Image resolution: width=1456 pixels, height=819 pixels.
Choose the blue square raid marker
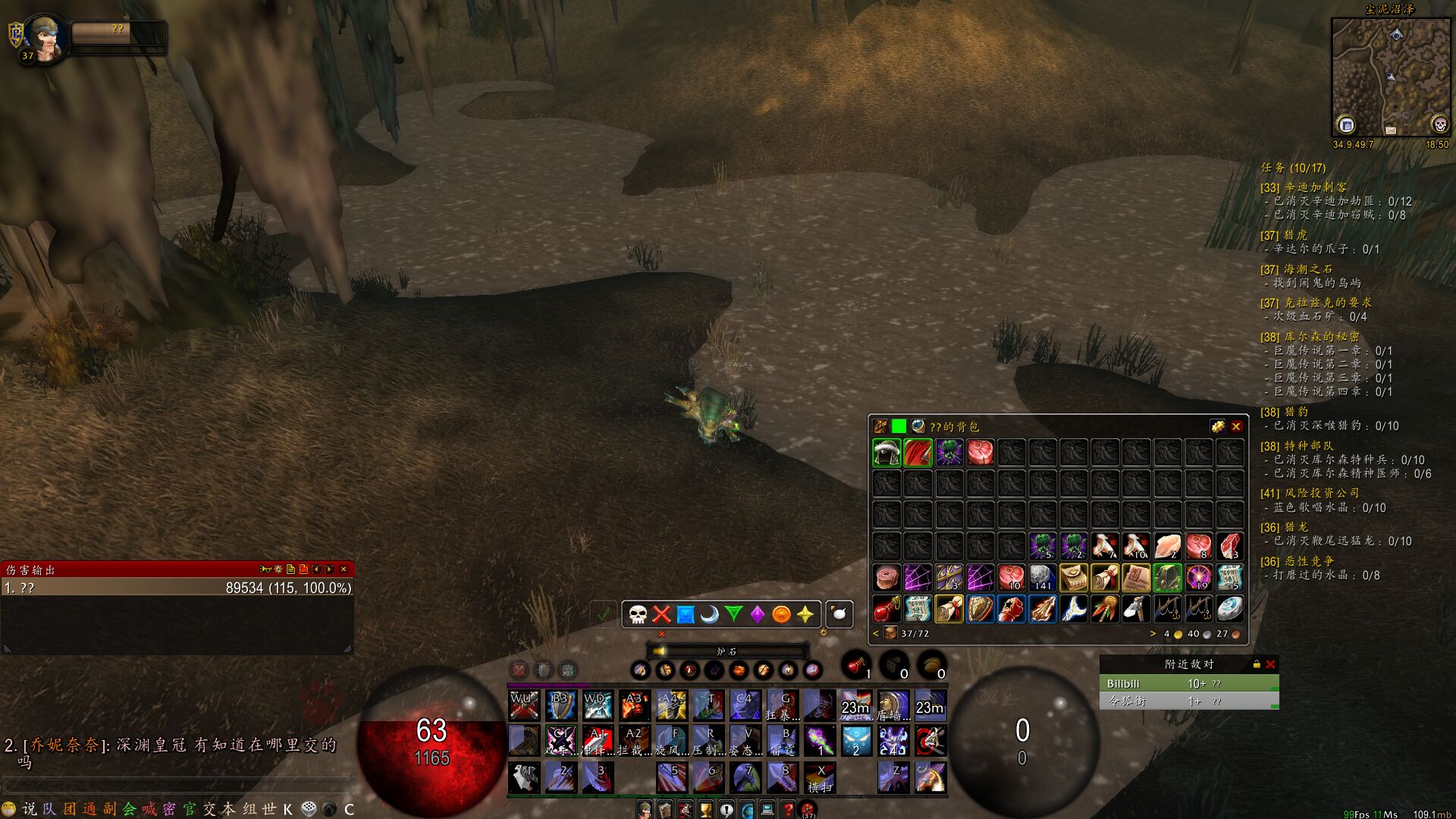pos(686,614)
